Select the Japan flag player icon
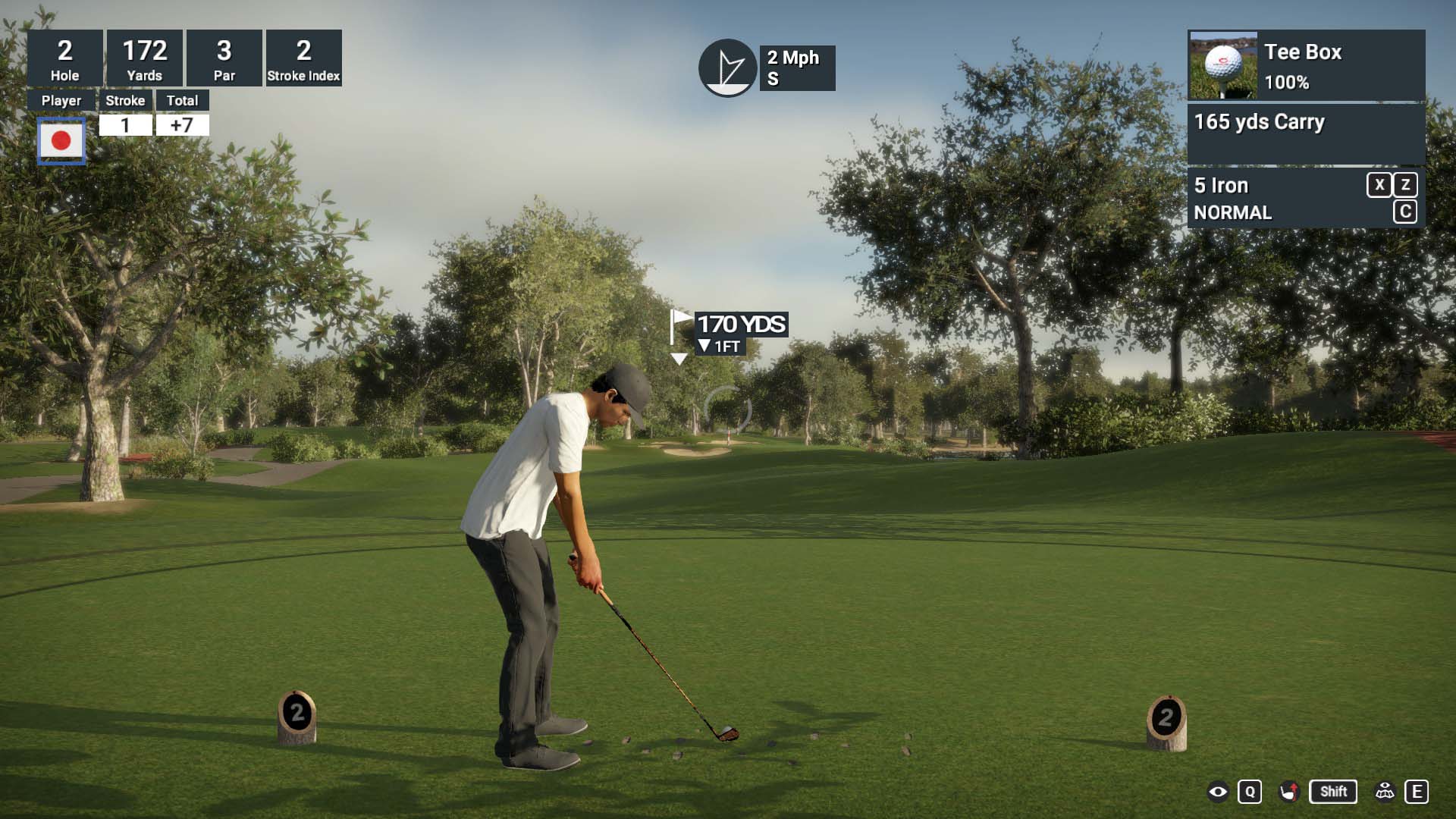The height and width of the screenshot is (819, 1456). (61, 140)
